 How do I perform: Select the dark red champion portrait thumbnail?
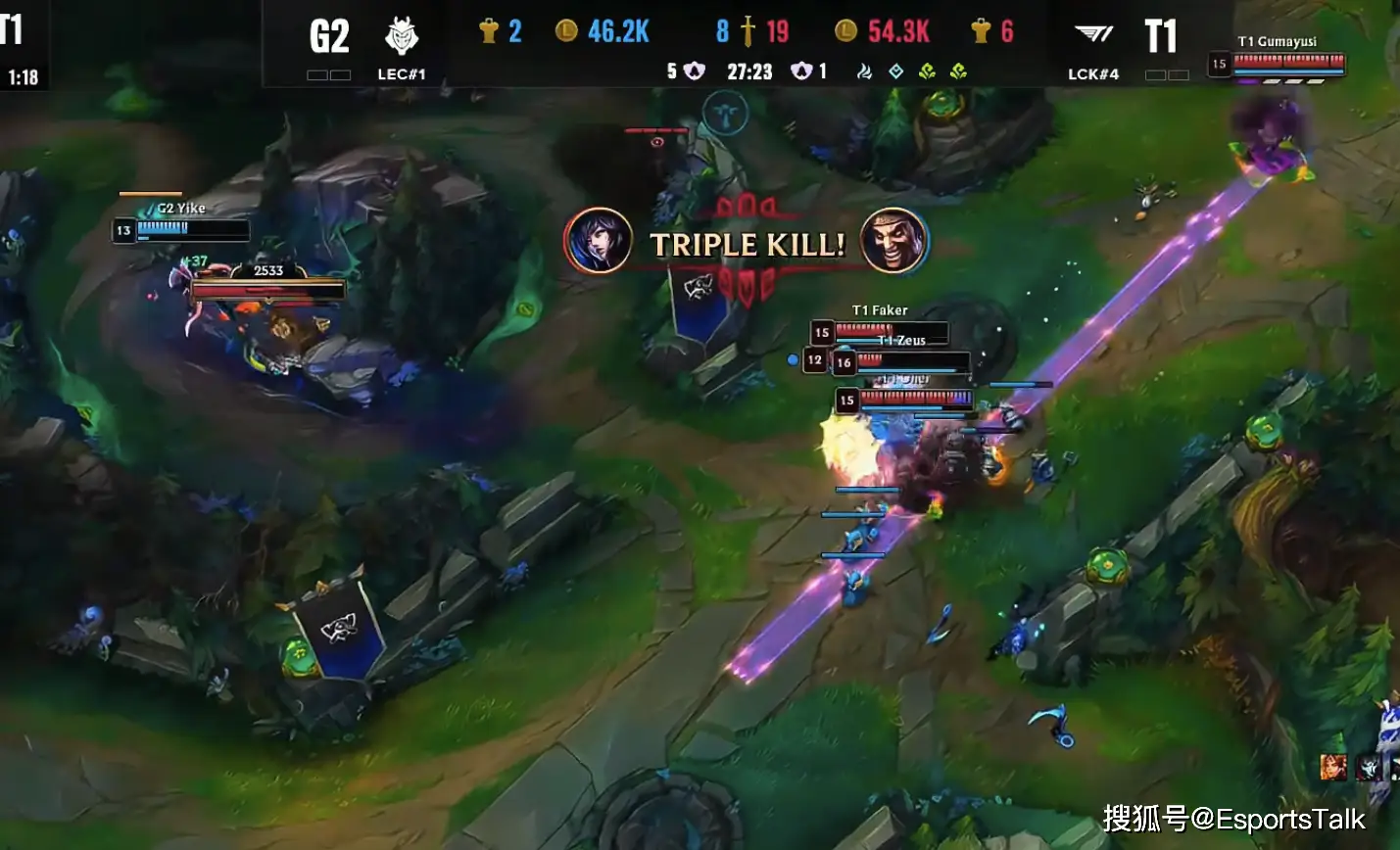[x=1370, y=768]
